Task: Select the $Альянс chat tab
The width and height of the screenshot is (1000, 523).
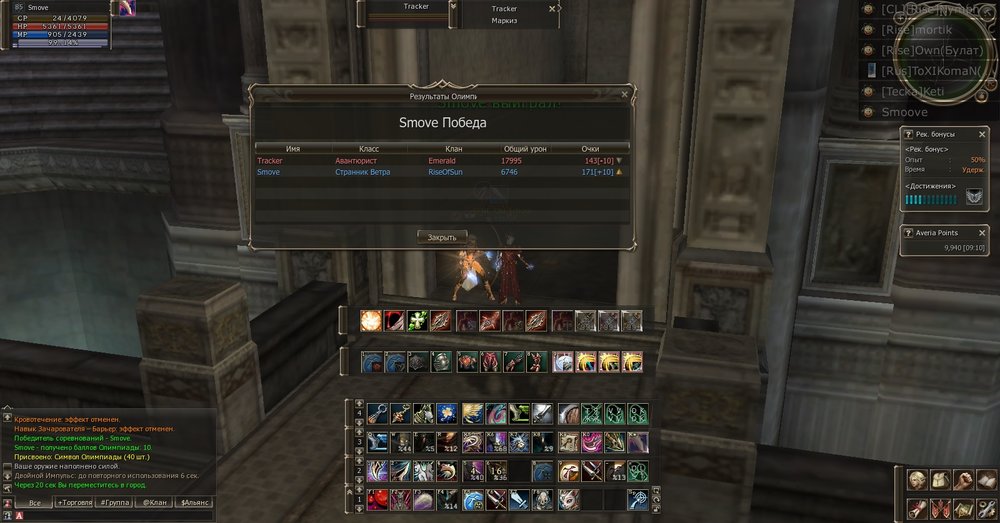Action: tap(193, 502)
